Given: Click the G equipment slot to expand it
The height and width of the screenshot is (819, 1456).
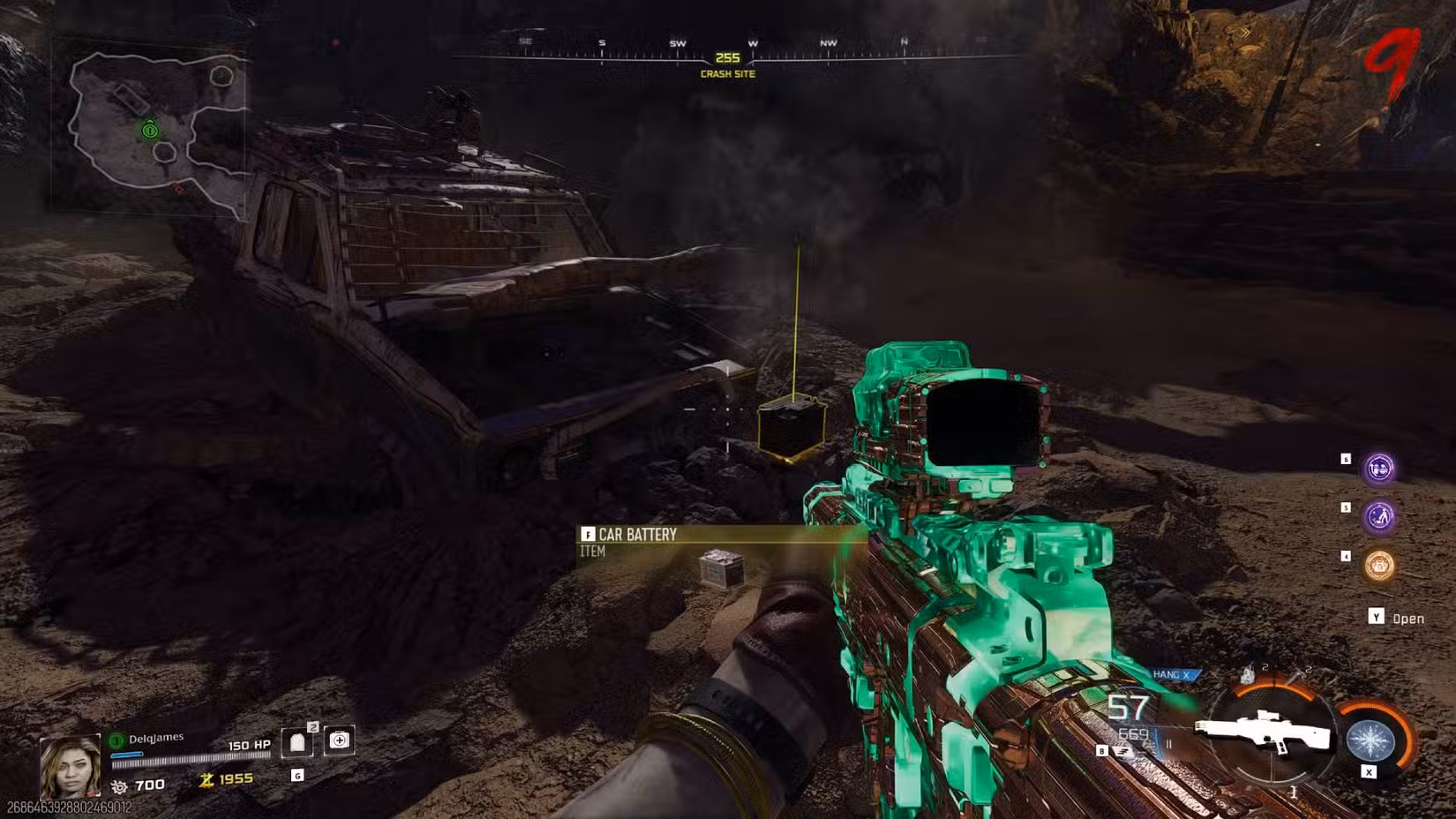Looking at the screenshot, I should pyautogui.click(x=298, y=775).
